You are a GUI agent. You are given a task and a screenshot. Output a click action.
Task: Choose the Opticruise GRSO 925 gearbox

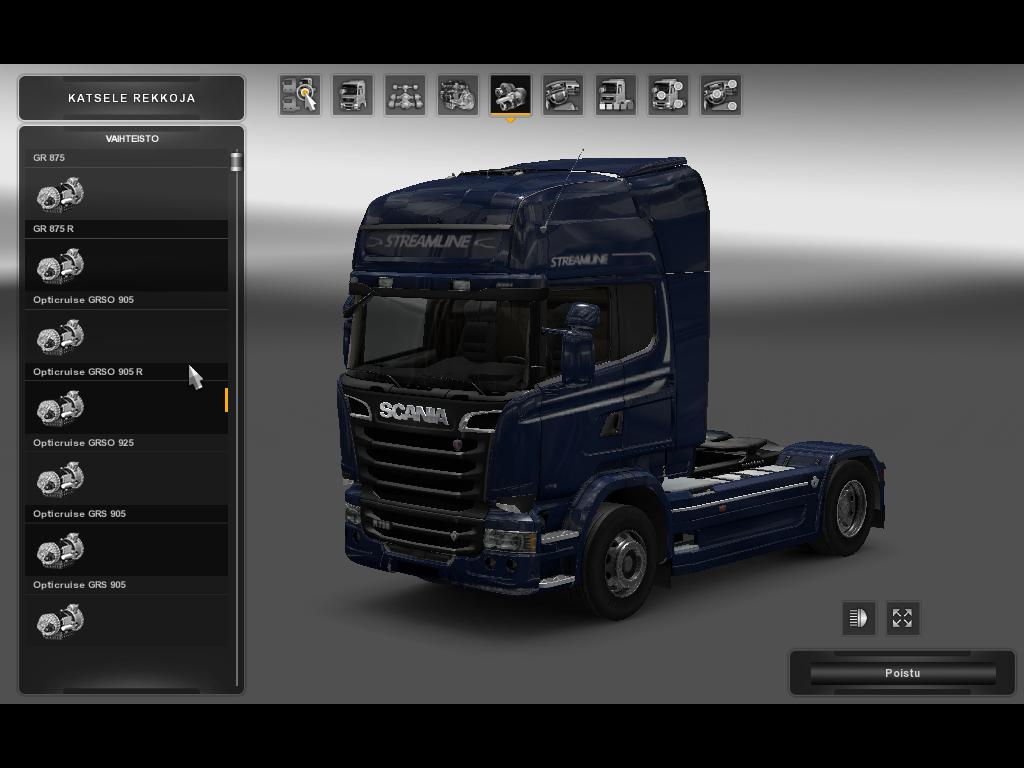[x=127, y=478]
